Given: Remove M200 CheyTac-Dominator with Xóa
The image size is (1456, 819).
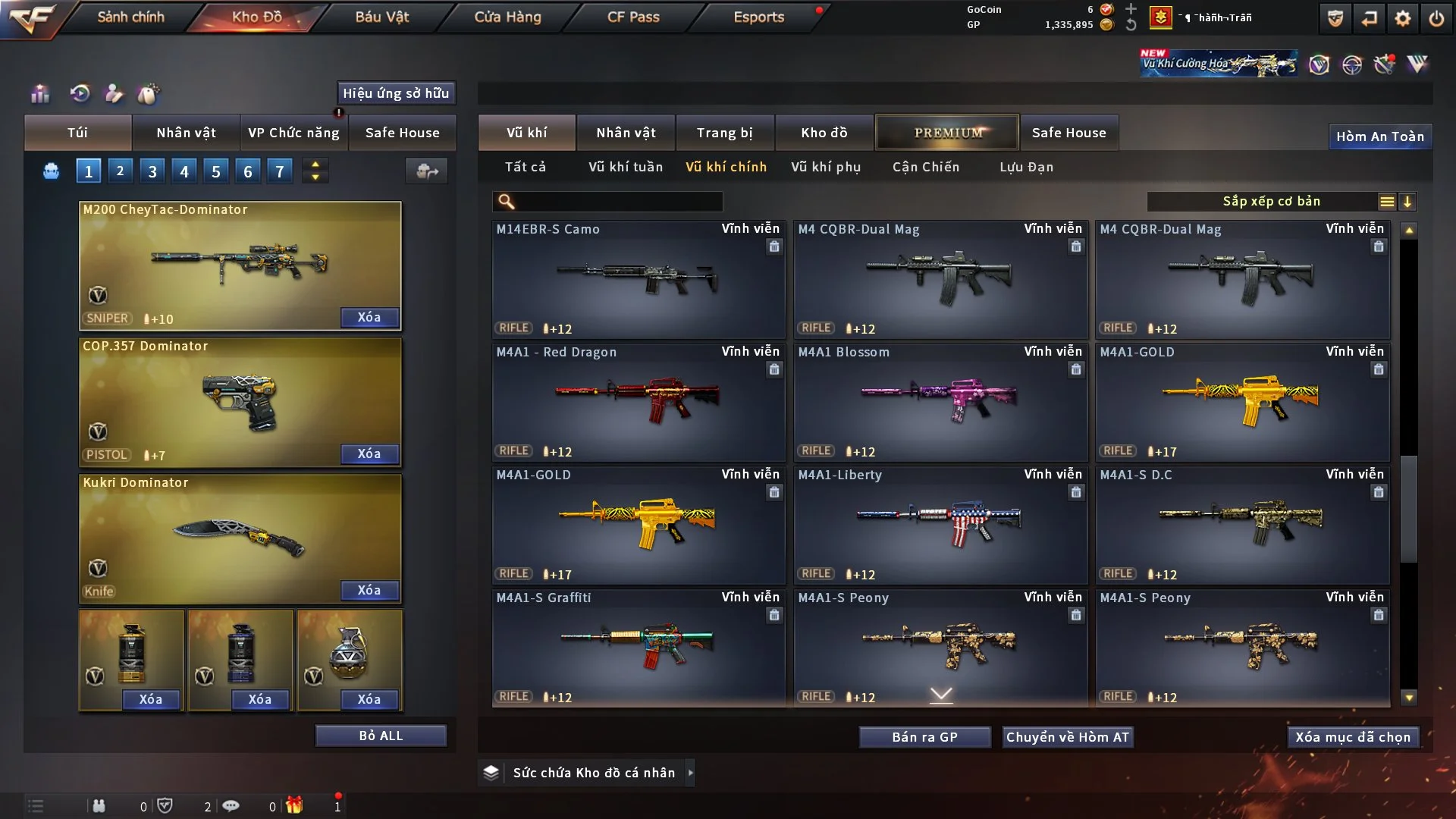Looking at the screenshot, I should pyautogui.click(x=369, y=317).
